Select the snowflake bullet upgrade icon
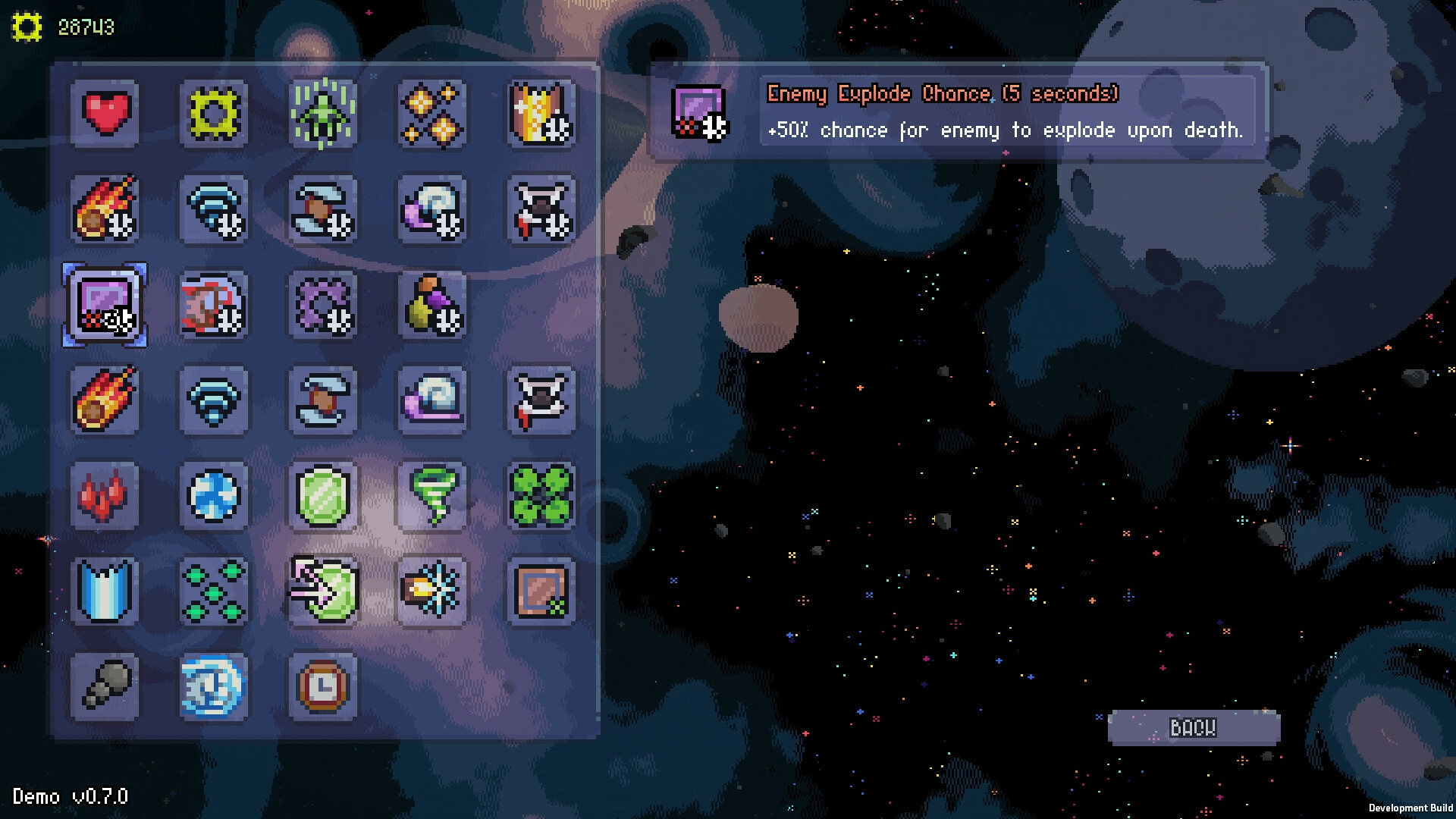Viewport: 1456px width, 819px height. [432, 591]
